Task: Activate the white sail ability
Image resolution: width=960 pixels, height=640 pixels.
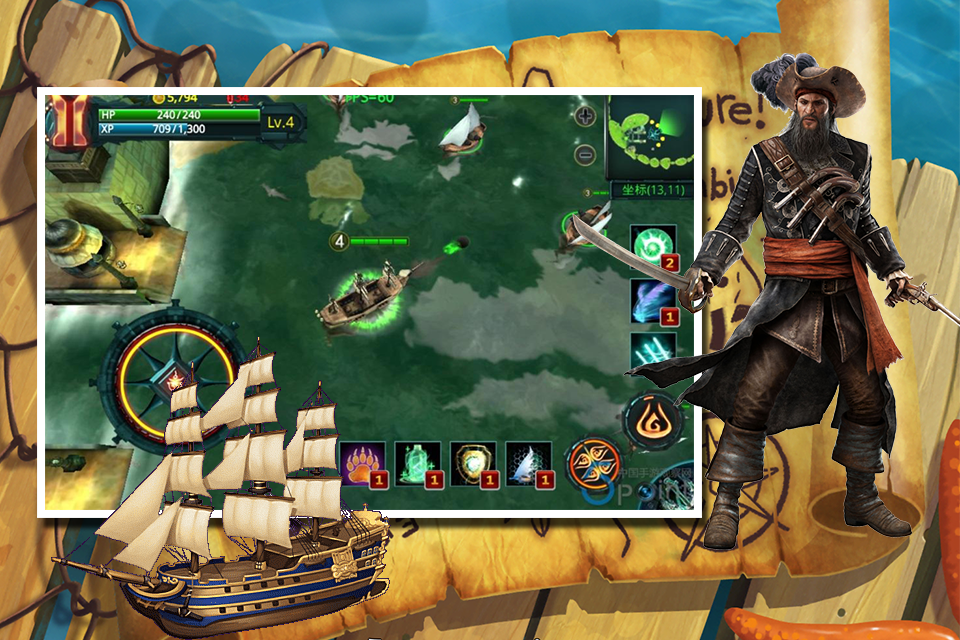Action: pyautogui.click(x=528, y=464)
